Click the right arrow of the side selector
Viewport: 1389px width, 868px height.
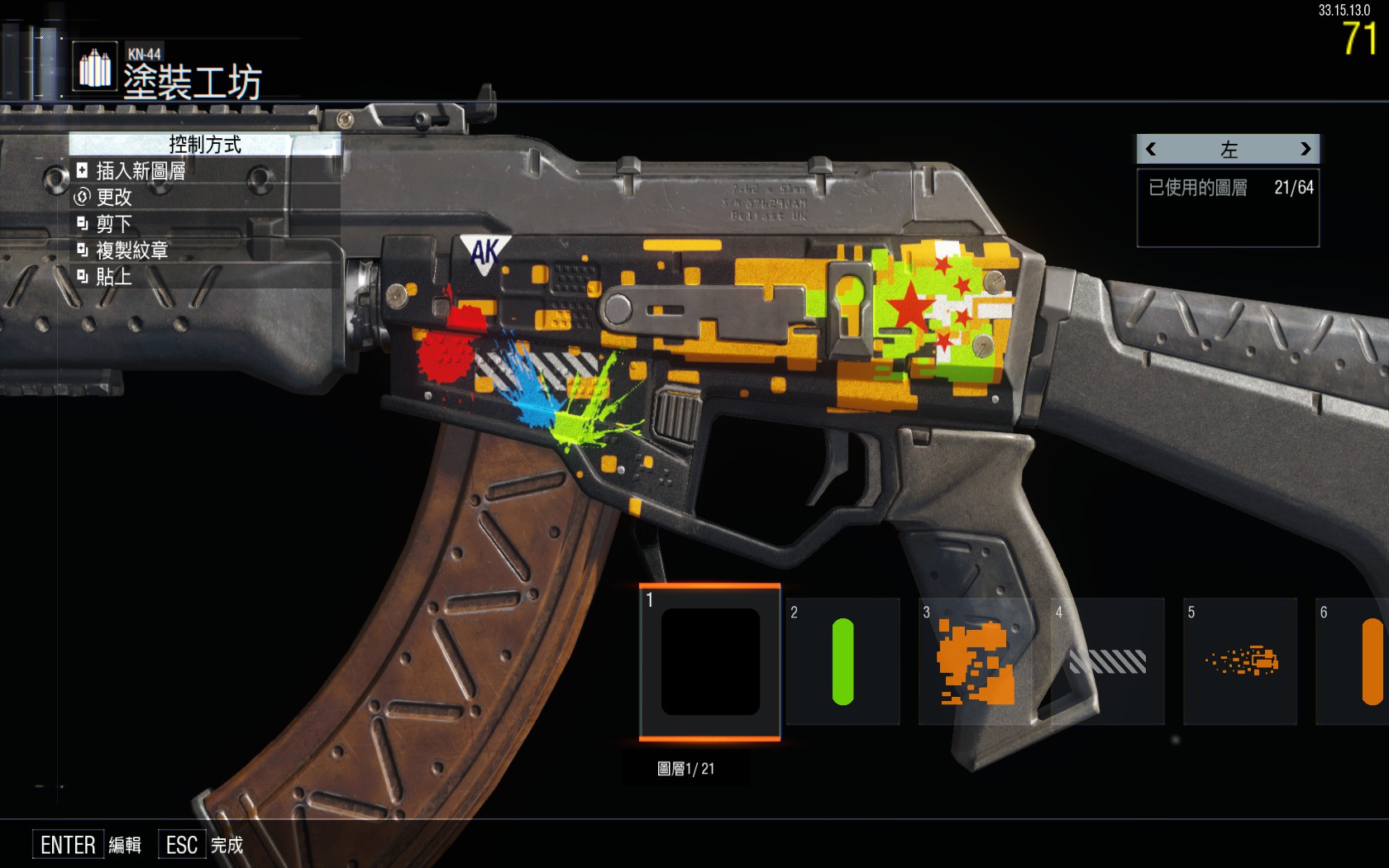[1305, 150]
